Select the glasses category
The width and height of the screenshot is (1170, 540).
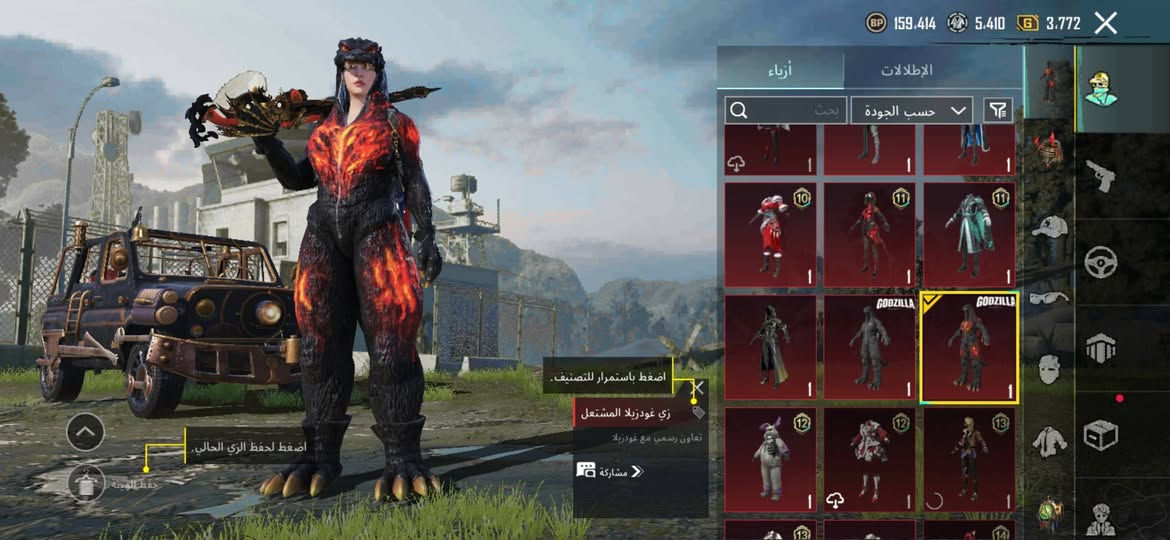point(1049,296)
